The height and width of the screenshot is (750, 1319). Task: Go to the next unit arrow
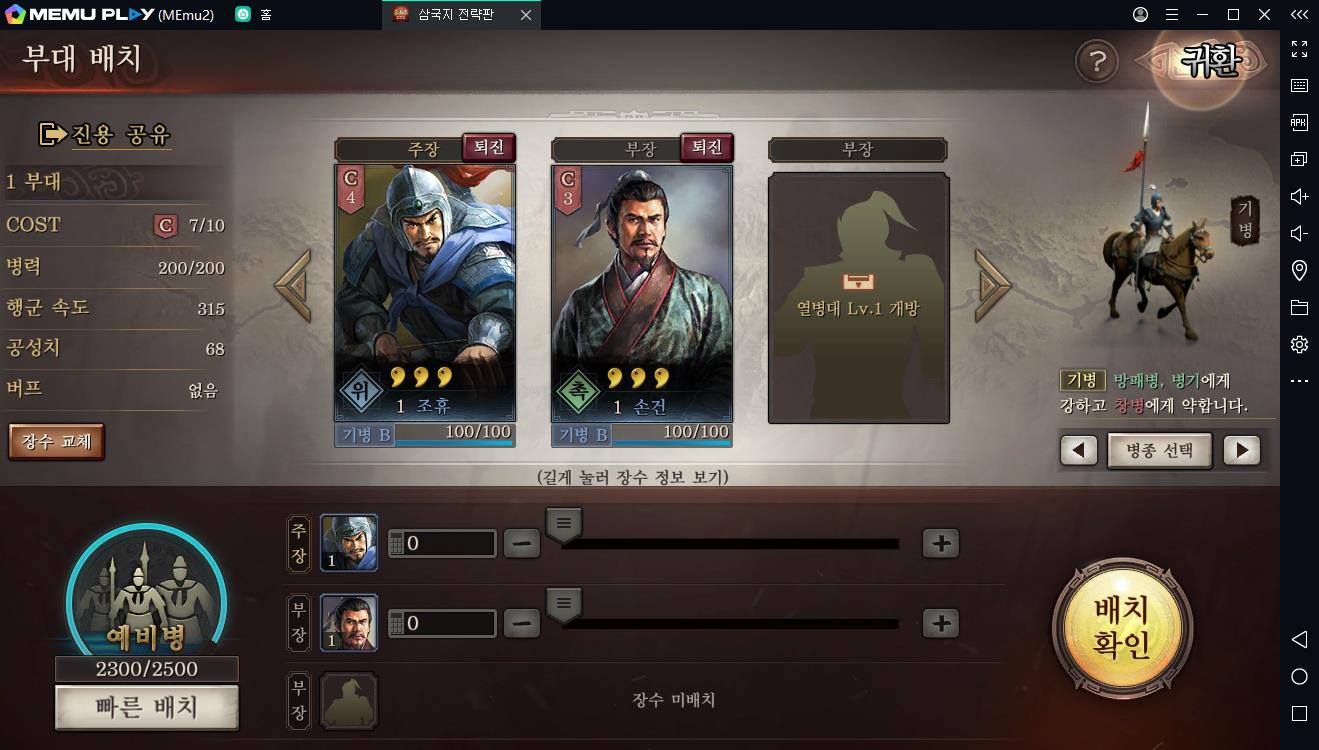pos(992,285)
